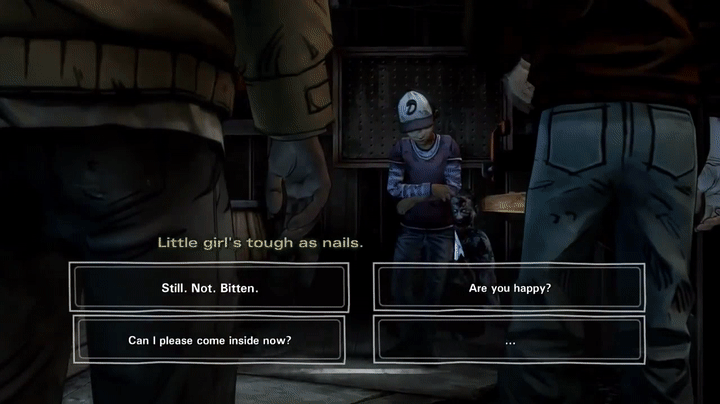The height and width of the screenshot is (404, 720).
Task: Stay silent with the "..." option
Action: pos(510,340)
